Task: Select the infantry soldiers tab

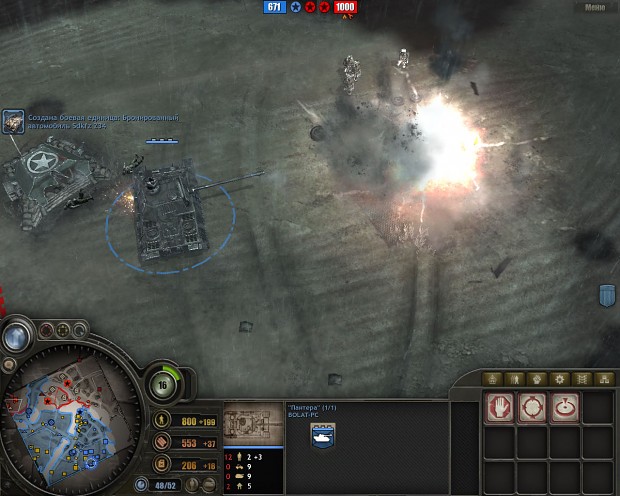Action: pyautogui.click(x=514, y=379)
